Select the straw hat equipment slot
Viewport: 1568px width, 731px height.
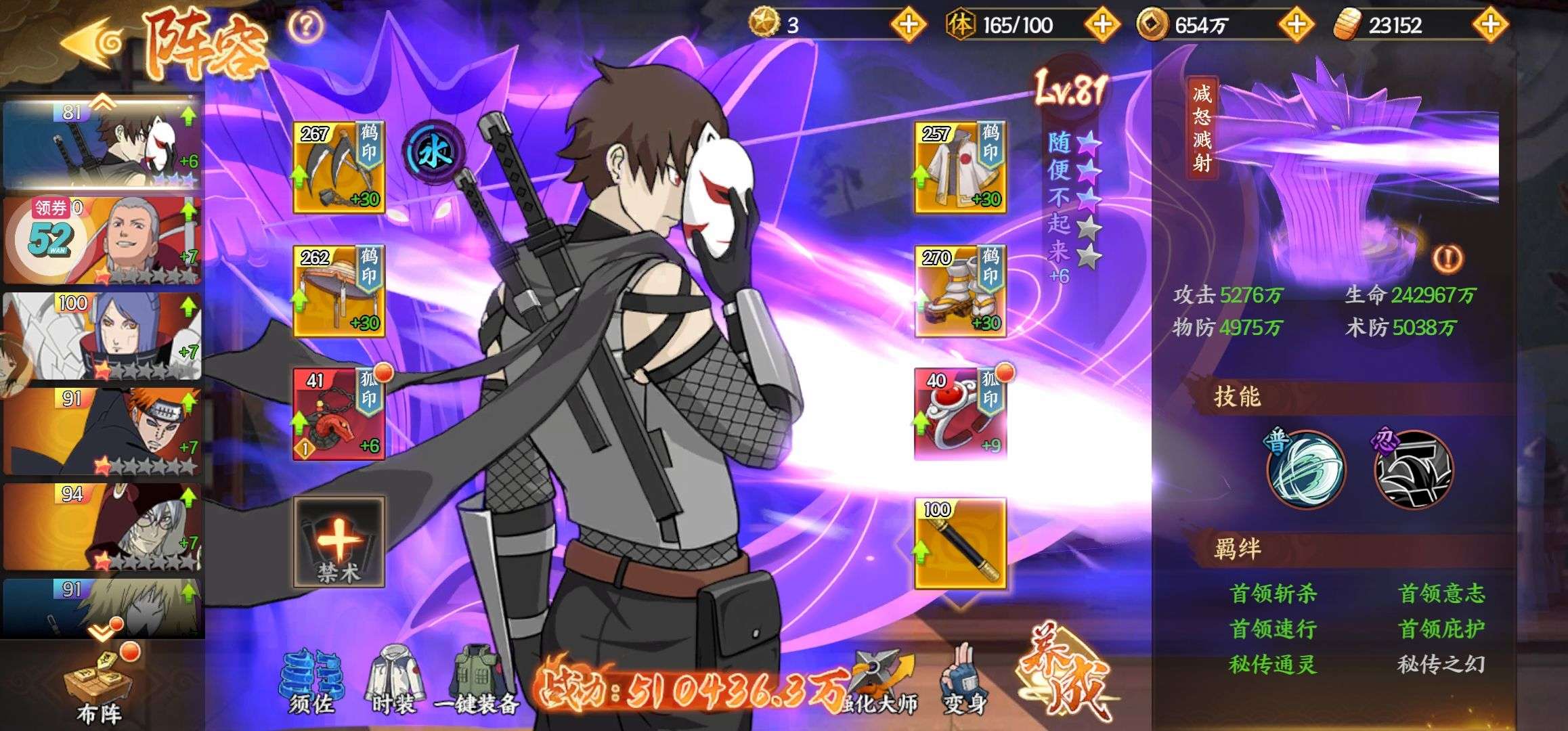[339, 291]
